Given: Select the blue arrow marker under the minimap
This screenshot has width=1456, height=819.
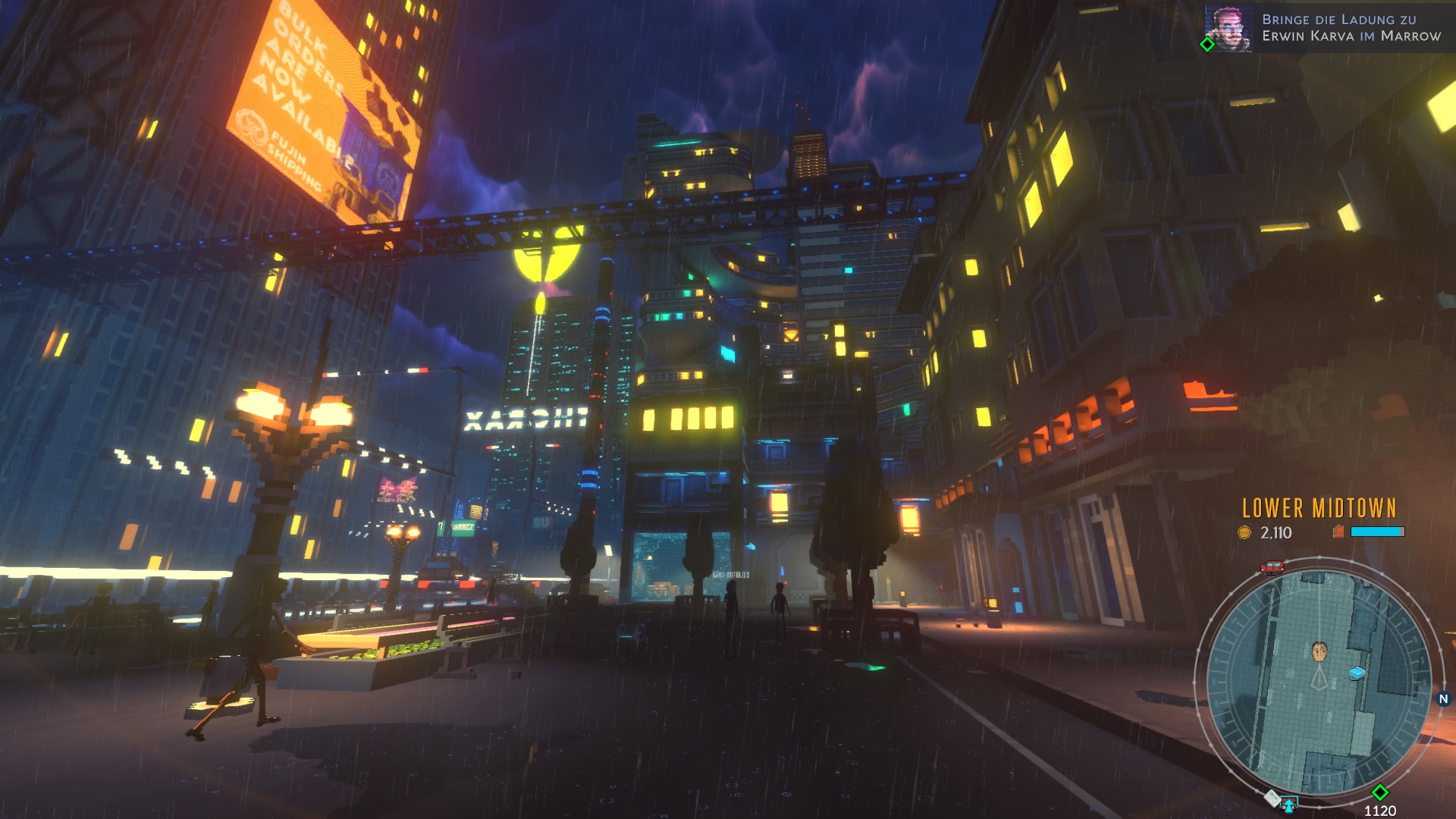Looking at the screenshot, I should click(1288, 804).
